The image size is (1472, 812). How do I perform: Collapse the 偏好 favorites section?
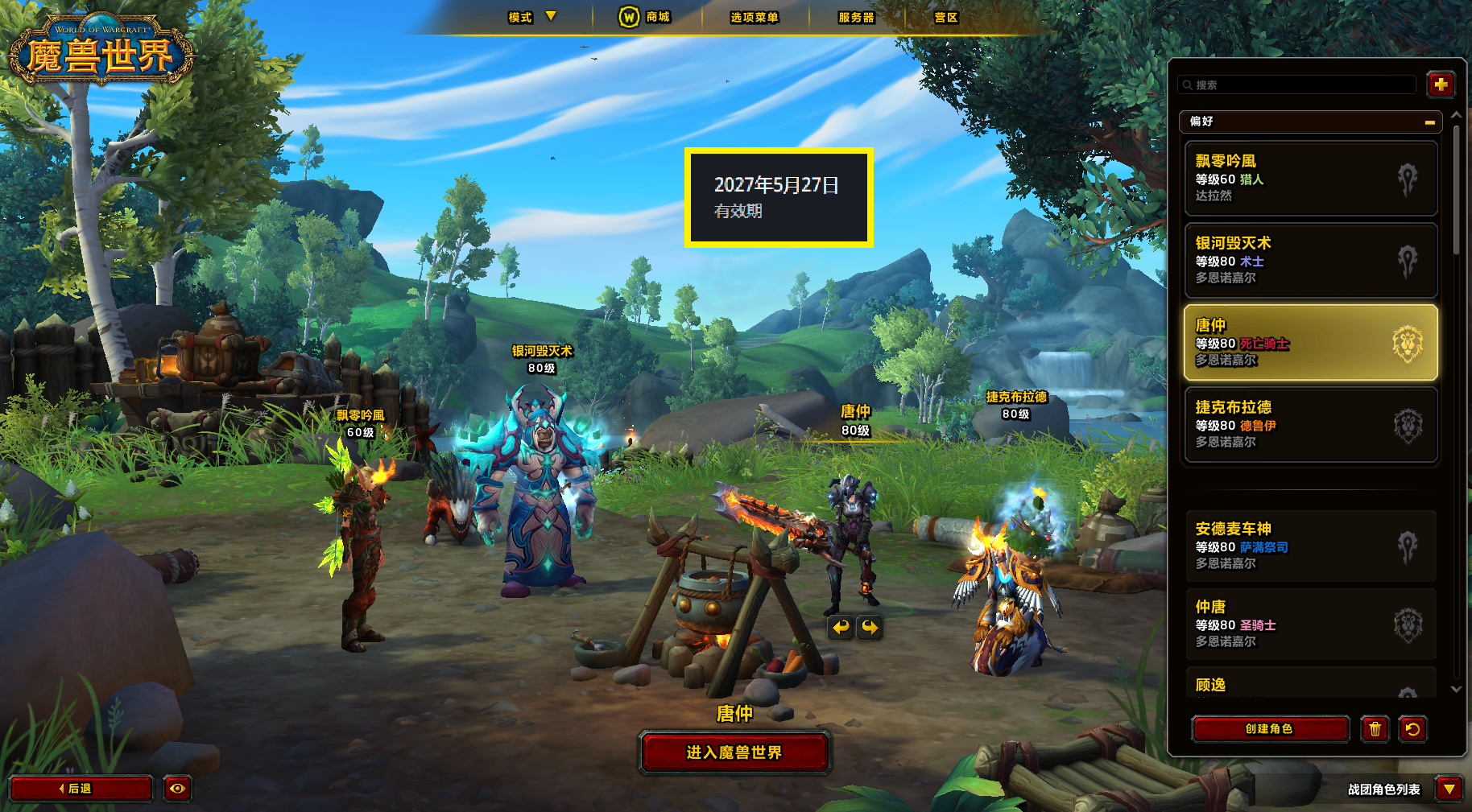pyautogui.click(x=1429, y=122)
